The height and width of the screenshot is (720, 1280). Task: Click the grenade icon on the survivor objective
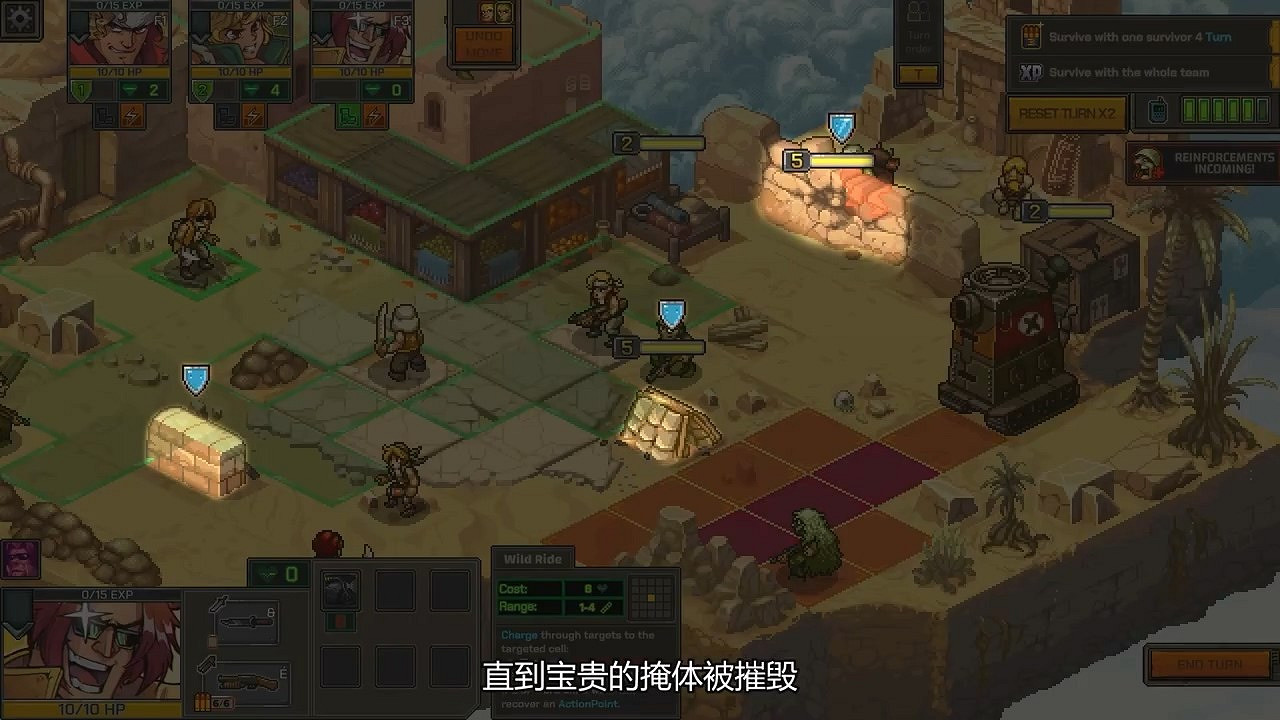coord(1031,36)
